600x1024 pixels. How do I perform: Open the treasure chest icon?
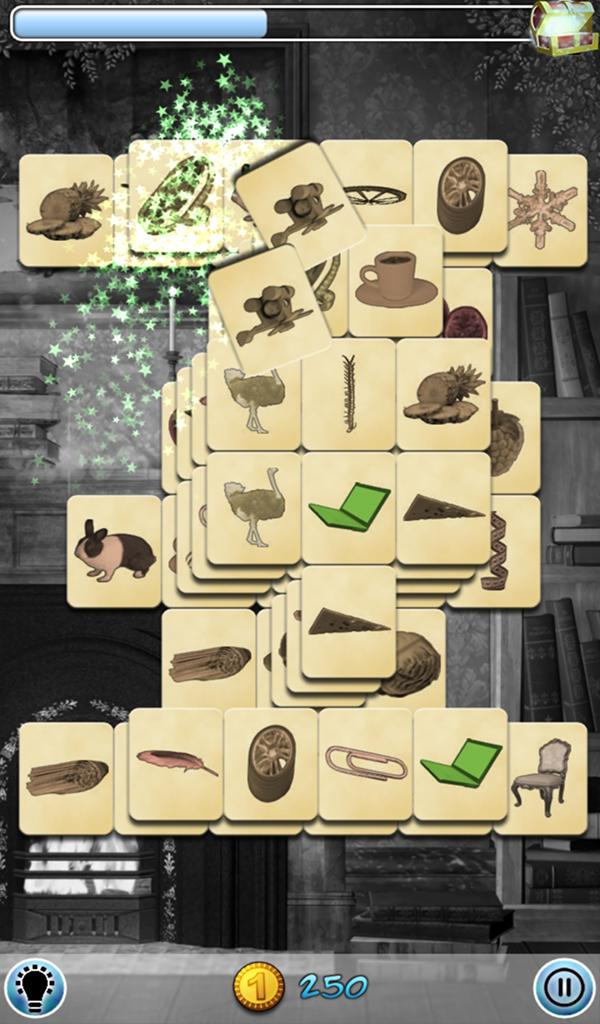pos(563,27)
